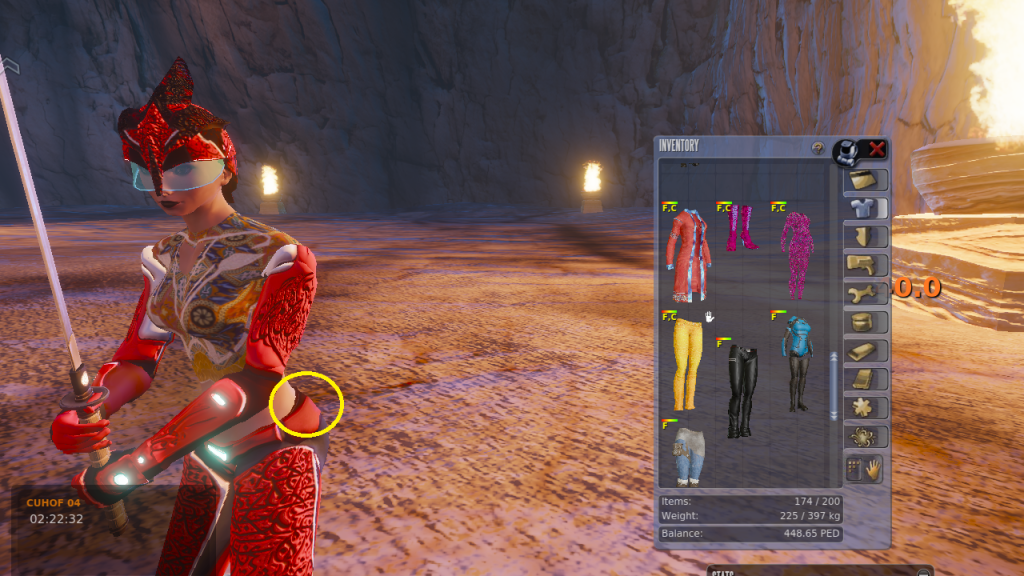Choose the yellow pants item

684,364
